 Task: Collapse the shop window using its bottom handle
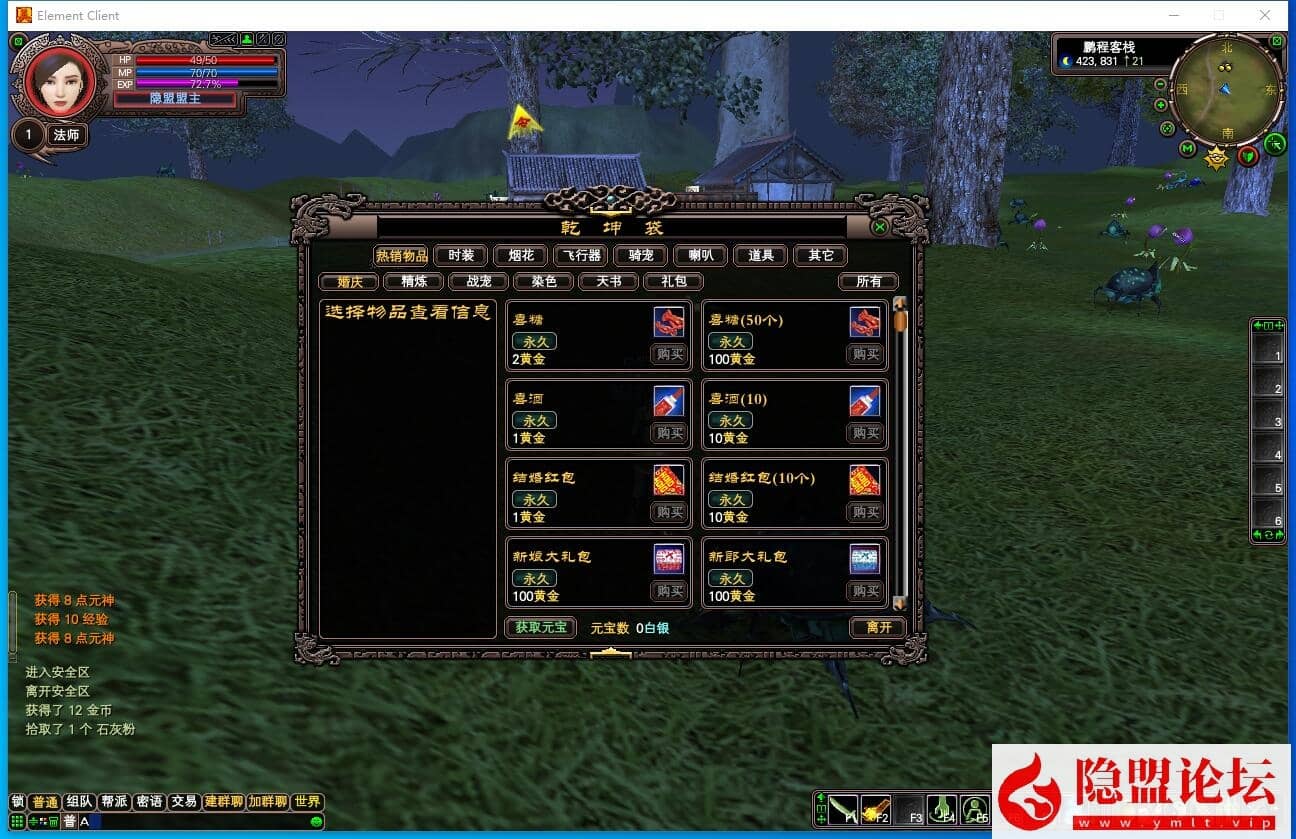click(612, 653)
